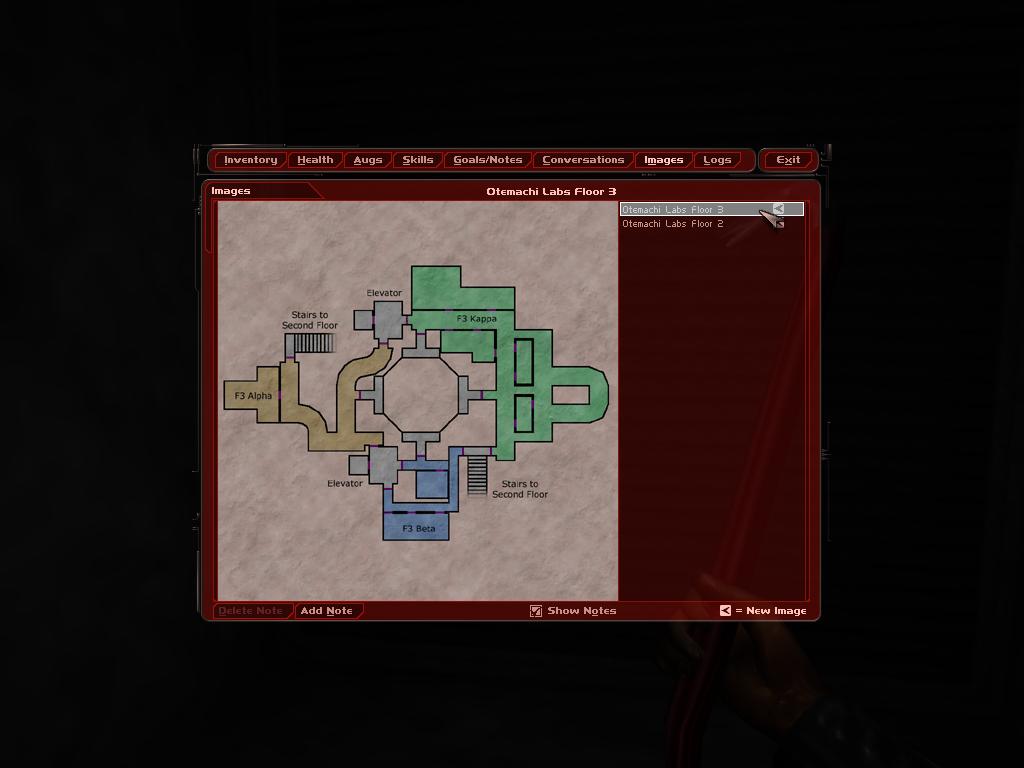Open the Goals/Notes tab
The image size is (1024, 768).
click(x=488, y=160)
